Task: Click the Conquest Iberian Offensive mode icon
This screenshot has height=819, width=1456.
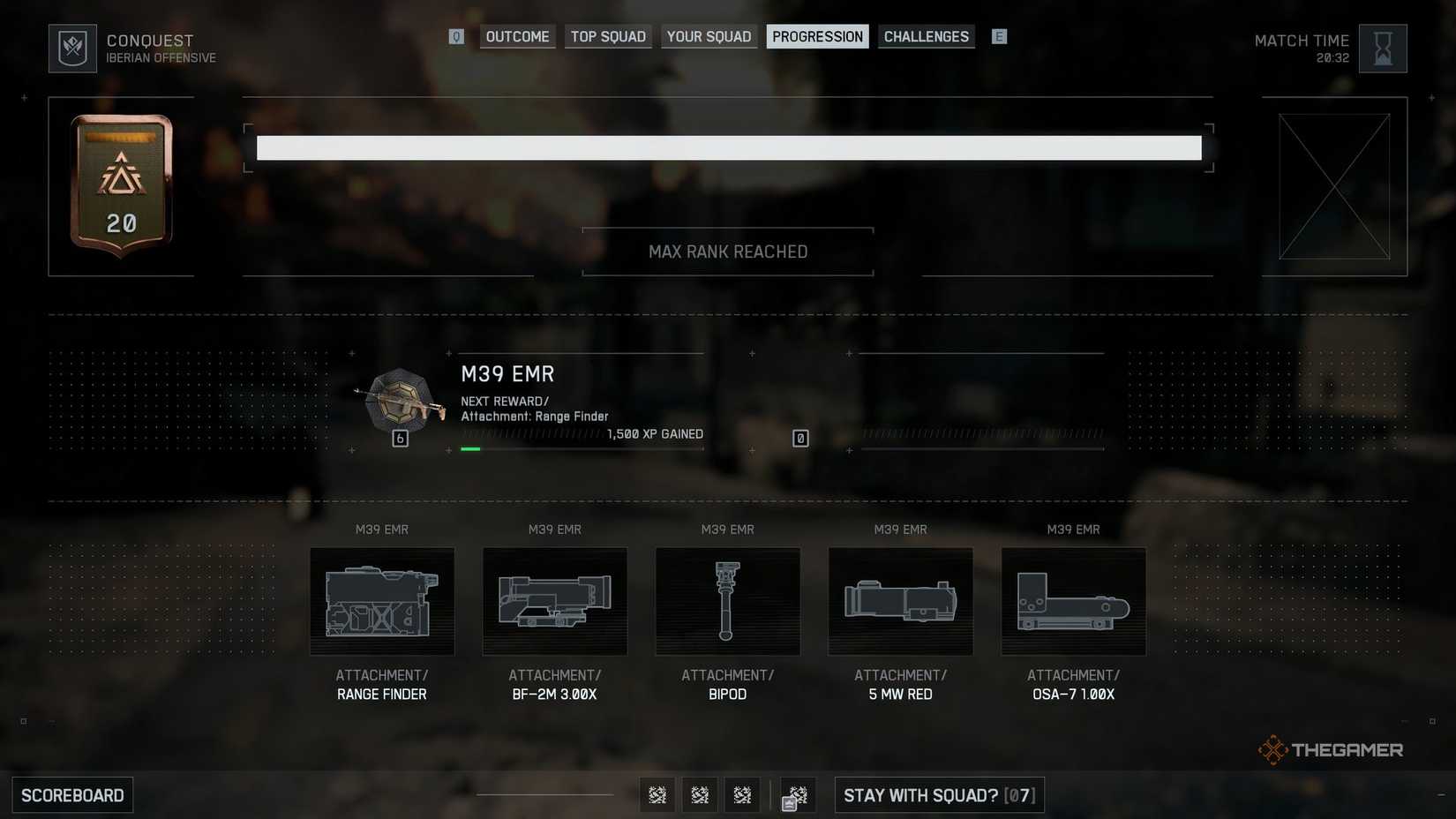Action: point(72,48)
